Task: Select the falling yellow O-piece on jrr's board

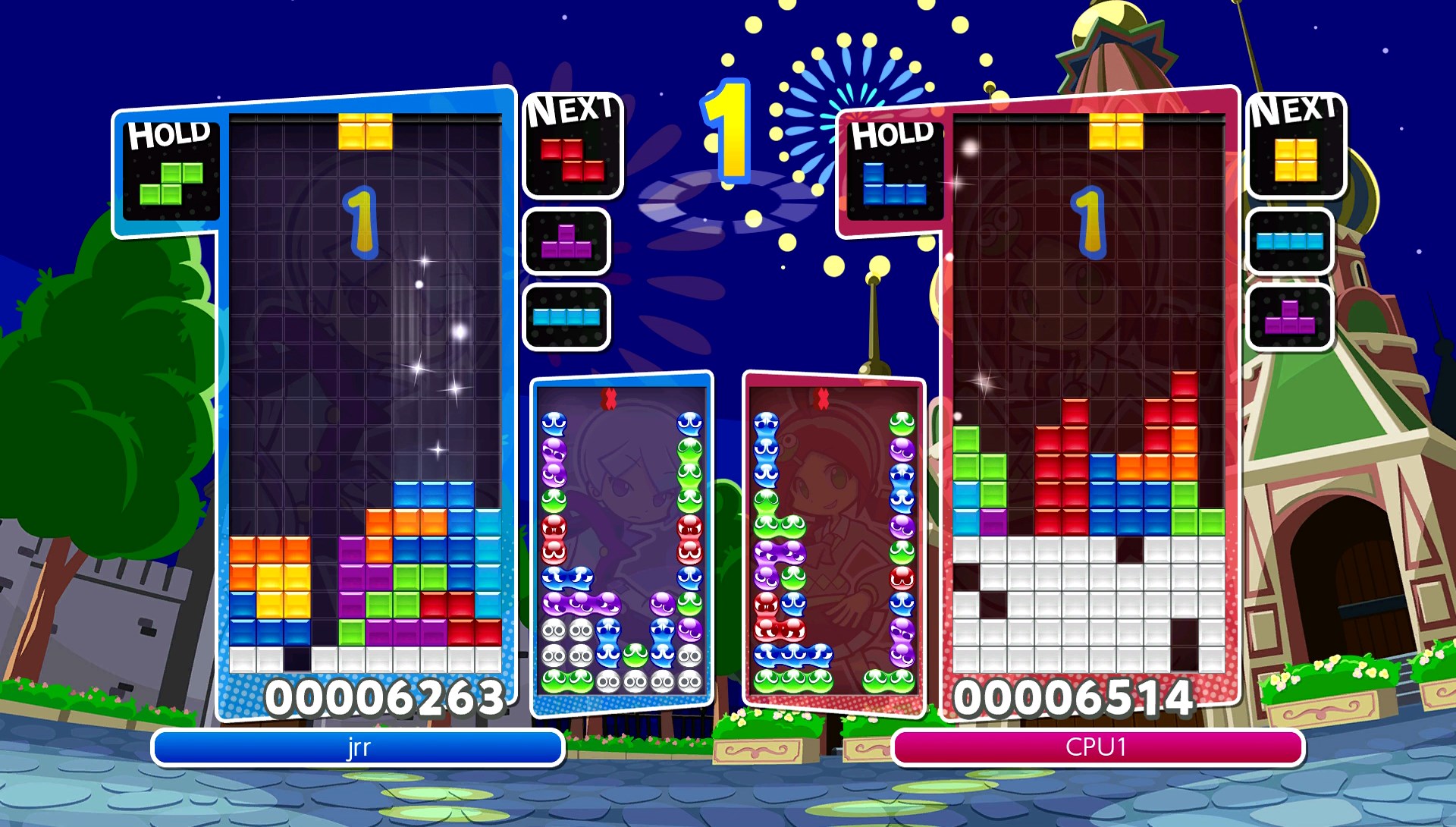Action: coord(365,130)
